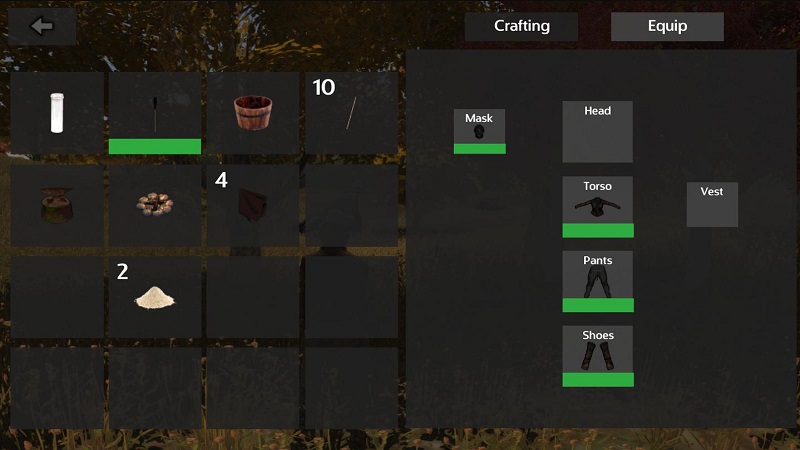Screen dimensions: 800x450
Task: Choose the equipped Pants slot
Action: tap(597, 281)
